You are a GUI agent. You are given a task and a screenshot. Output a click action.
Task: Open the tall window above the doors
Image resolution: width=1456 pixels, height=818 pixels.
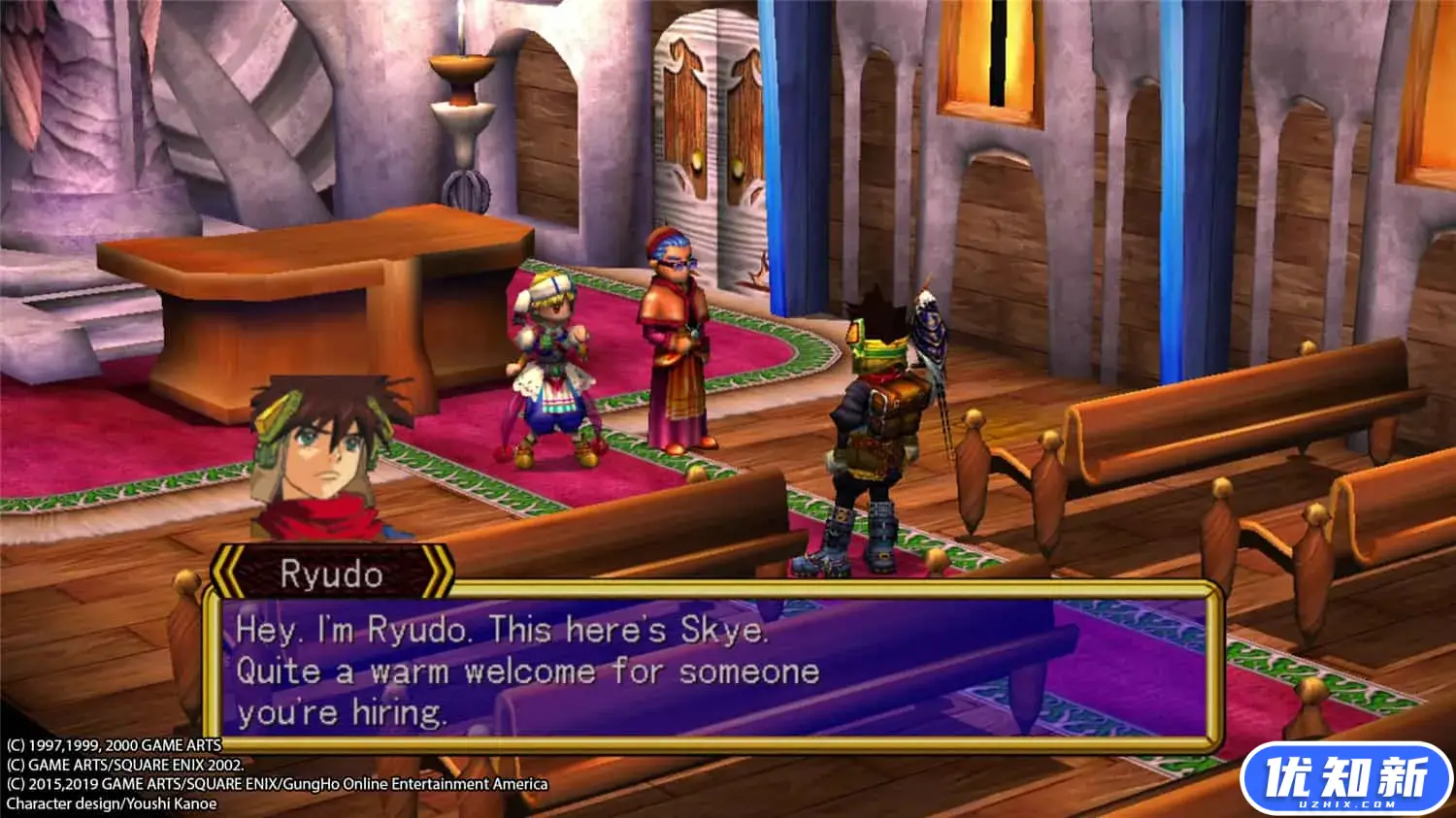click(992, 53)
